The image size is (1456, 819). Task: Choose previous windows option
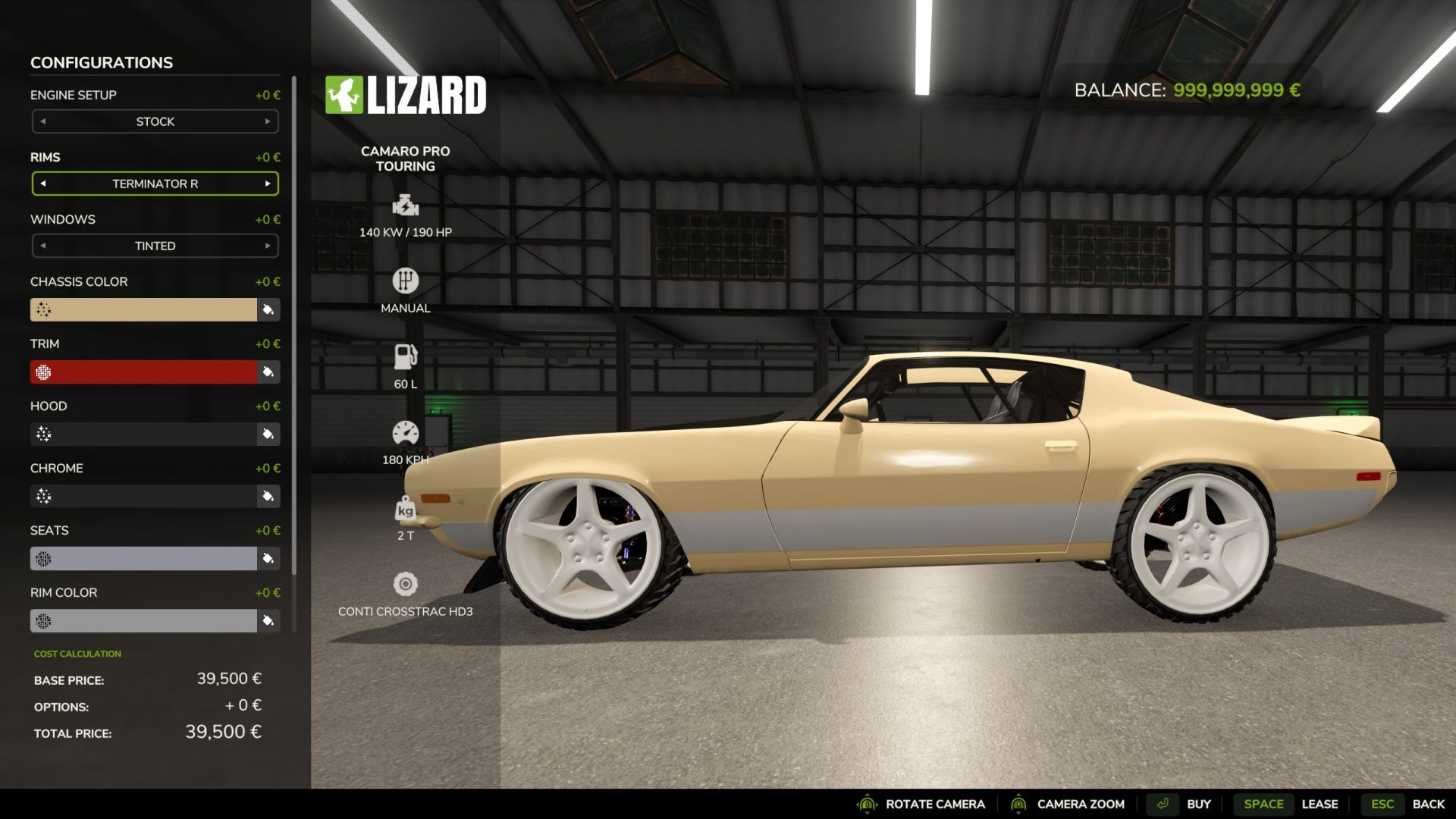point(43,246)
